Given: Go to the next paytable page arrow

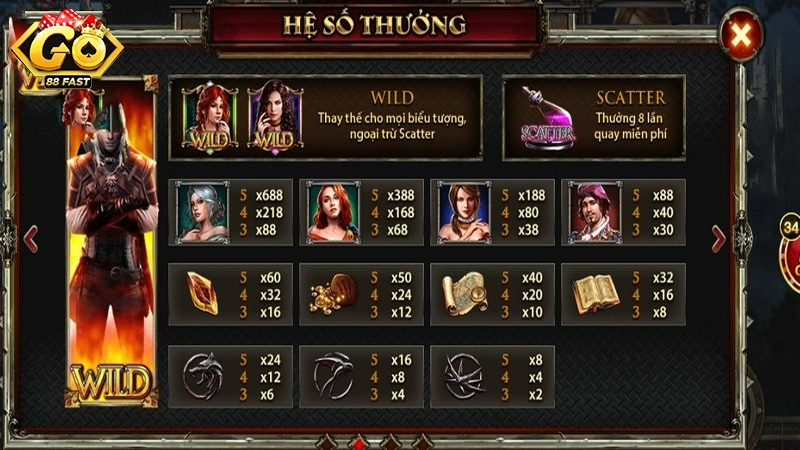Looking at the screenshot, I should [x=717, y=237].
